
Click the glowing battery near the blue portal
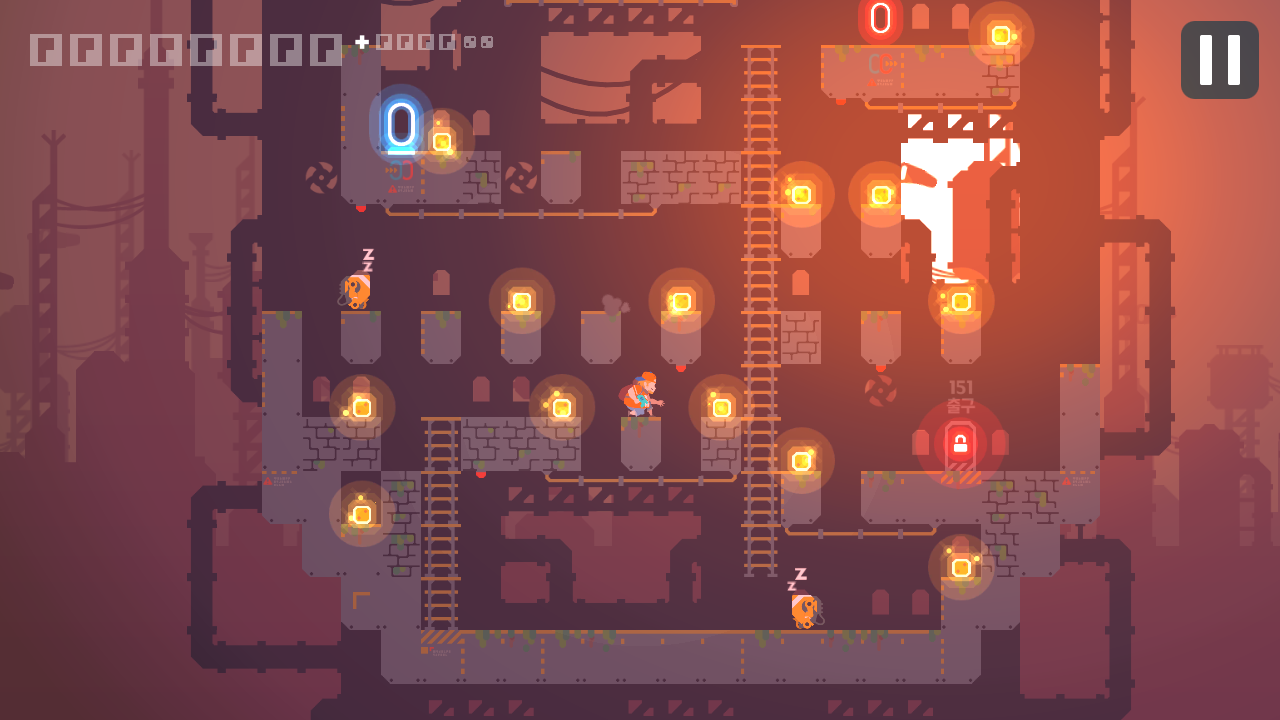441,141
